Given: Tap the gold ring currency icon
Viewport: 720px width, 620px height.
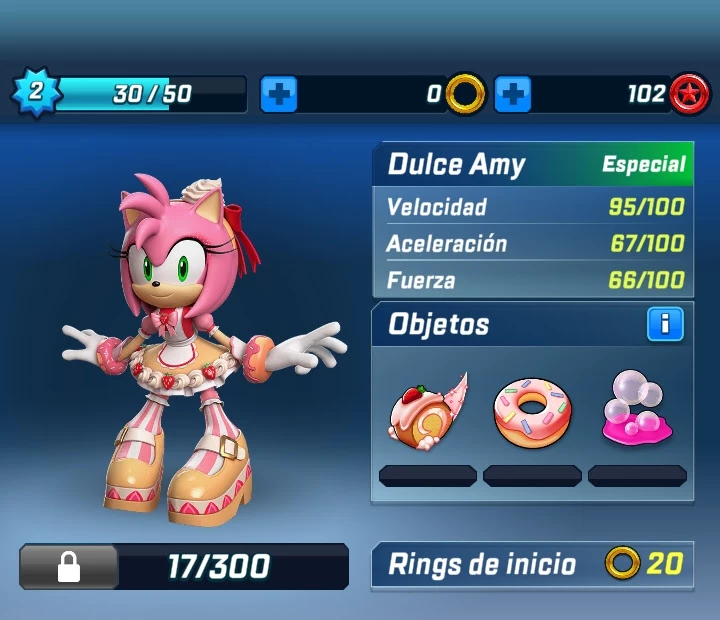Looking at the screenshot, I should pos(465,94).
